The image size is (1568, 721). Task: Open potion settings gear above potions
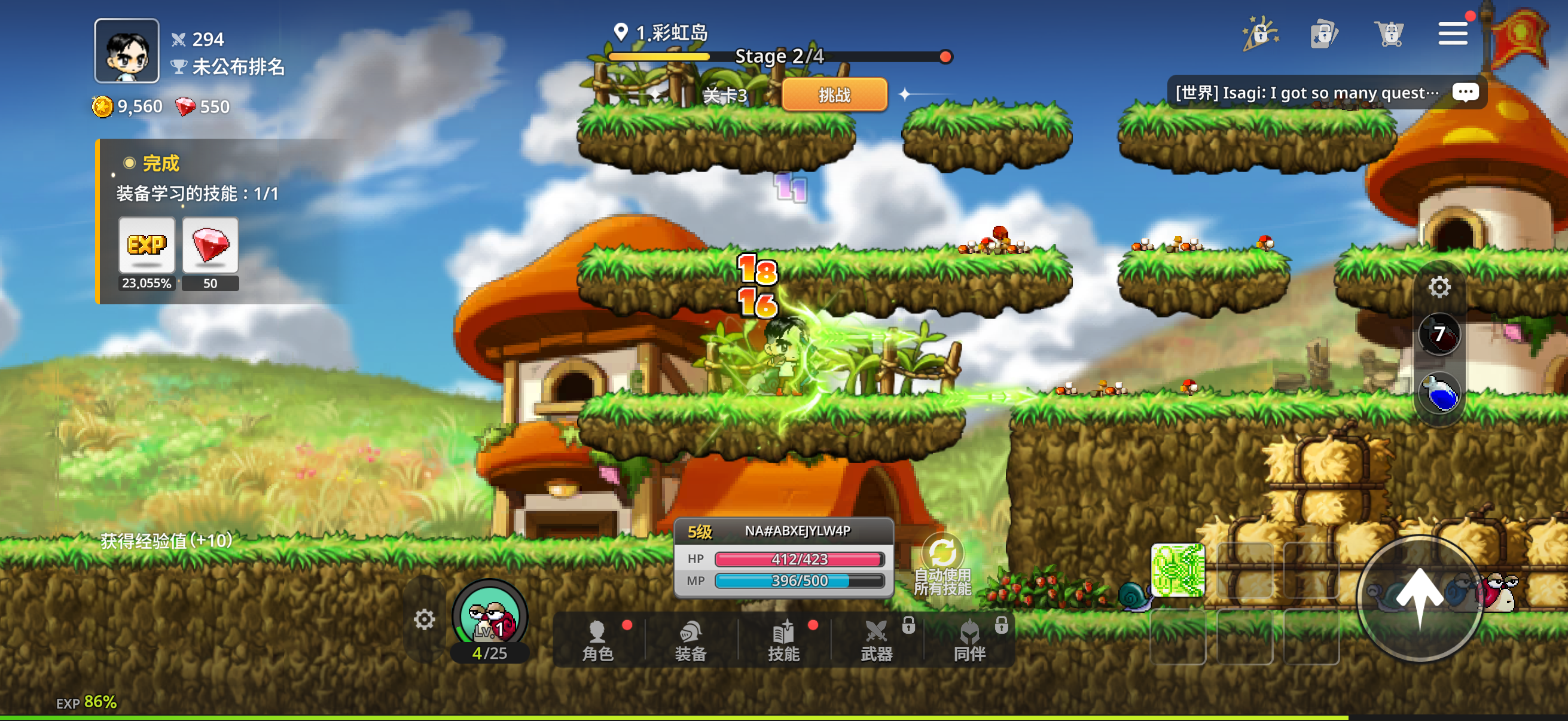click(x=1439, y=286)
